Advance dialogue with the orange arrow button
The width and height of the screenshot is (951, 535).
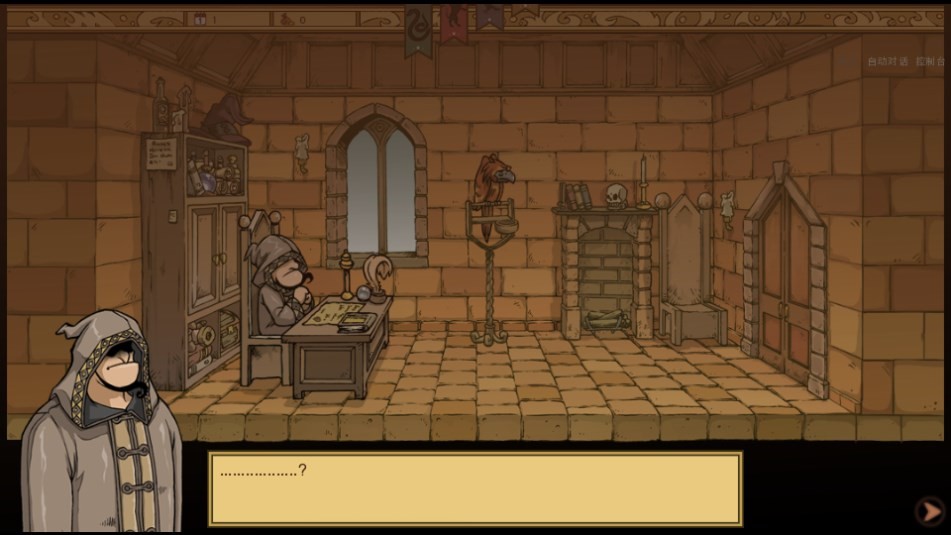pyautogui.click(x=929, y=511)
